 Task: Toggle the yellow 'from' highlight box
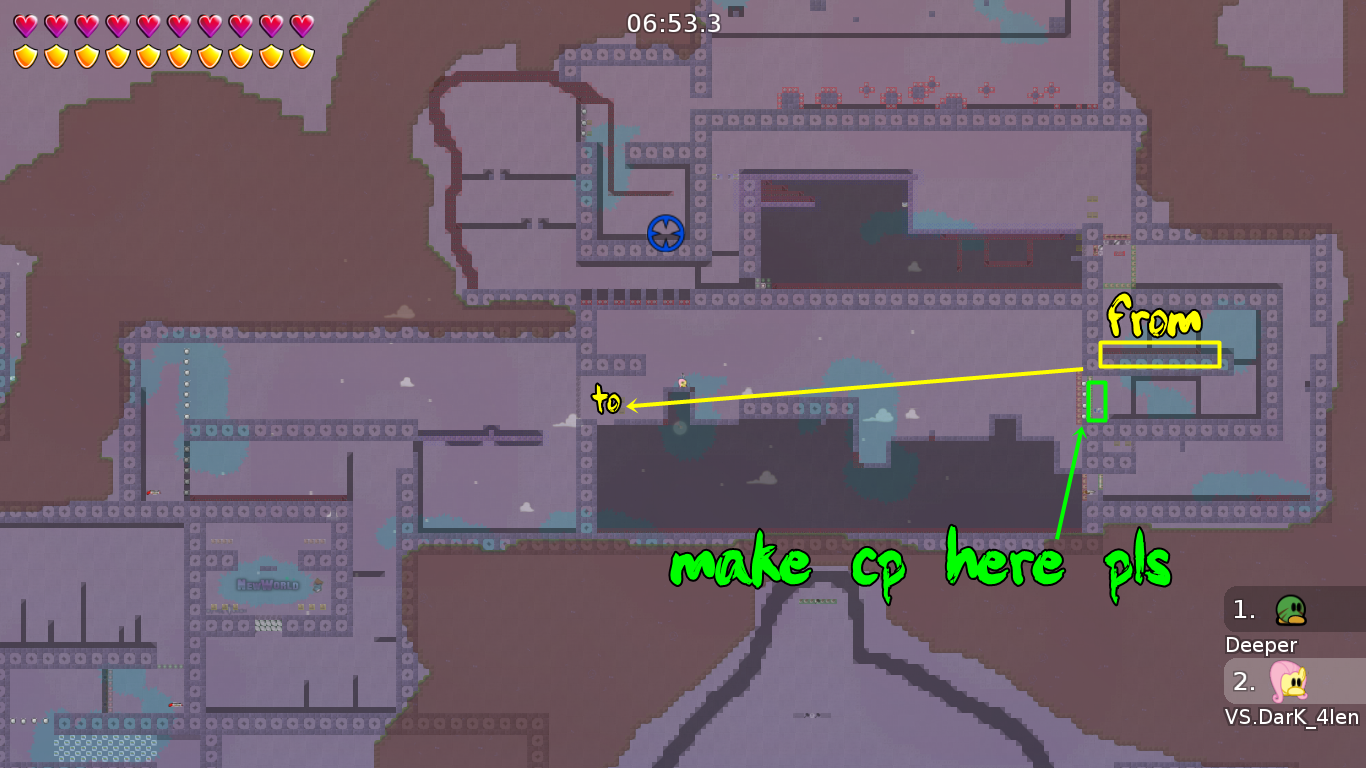pyautogui.click(x=1160, y=352)
